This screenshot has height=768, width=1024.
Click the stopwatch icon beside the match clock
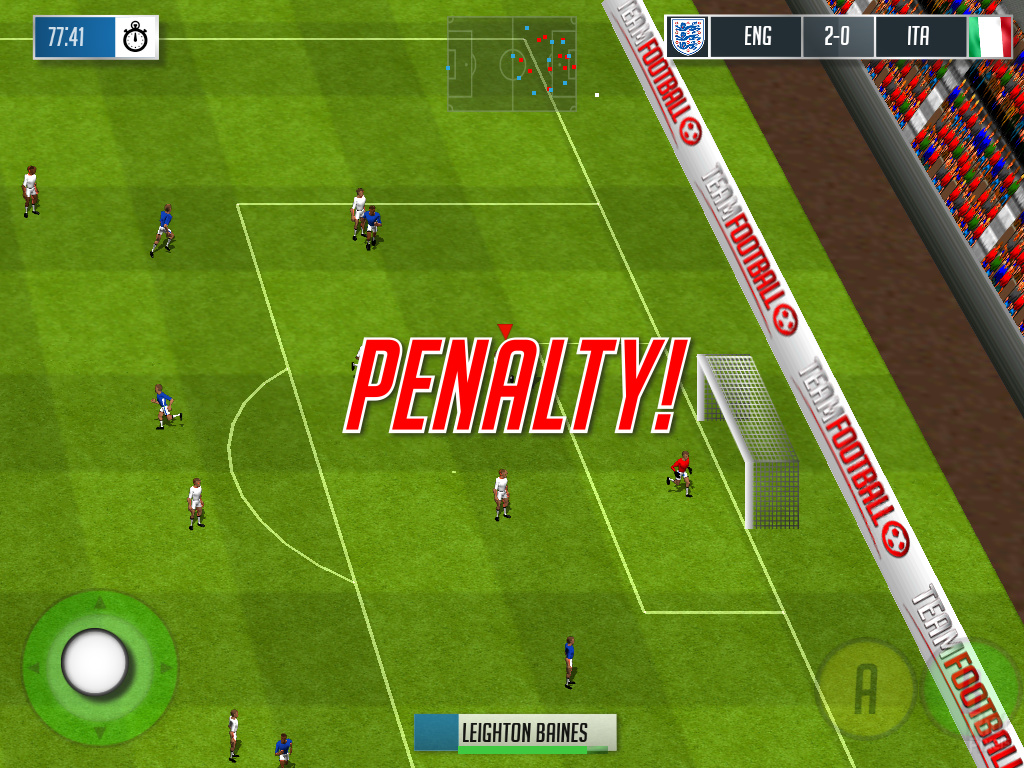point(136,38)
